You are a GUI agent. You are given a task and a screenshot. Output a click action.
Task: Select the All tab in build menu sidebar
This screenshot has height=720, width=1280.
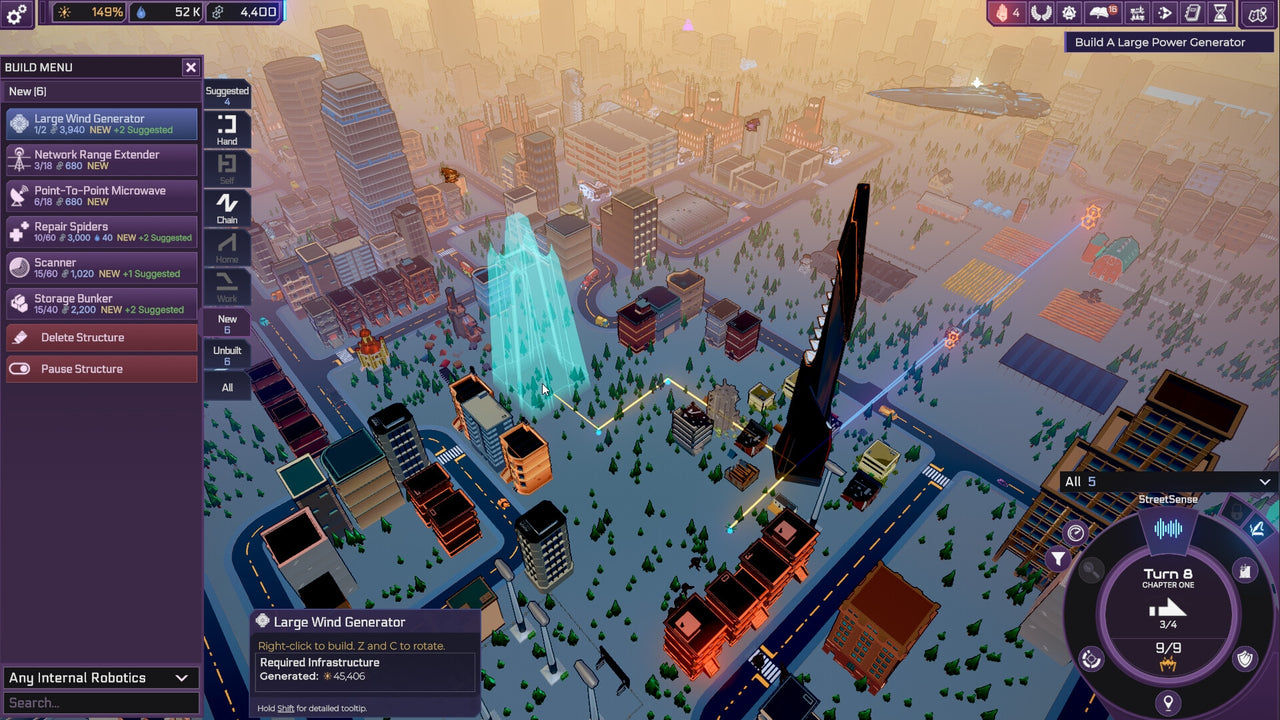coord(226,387)
